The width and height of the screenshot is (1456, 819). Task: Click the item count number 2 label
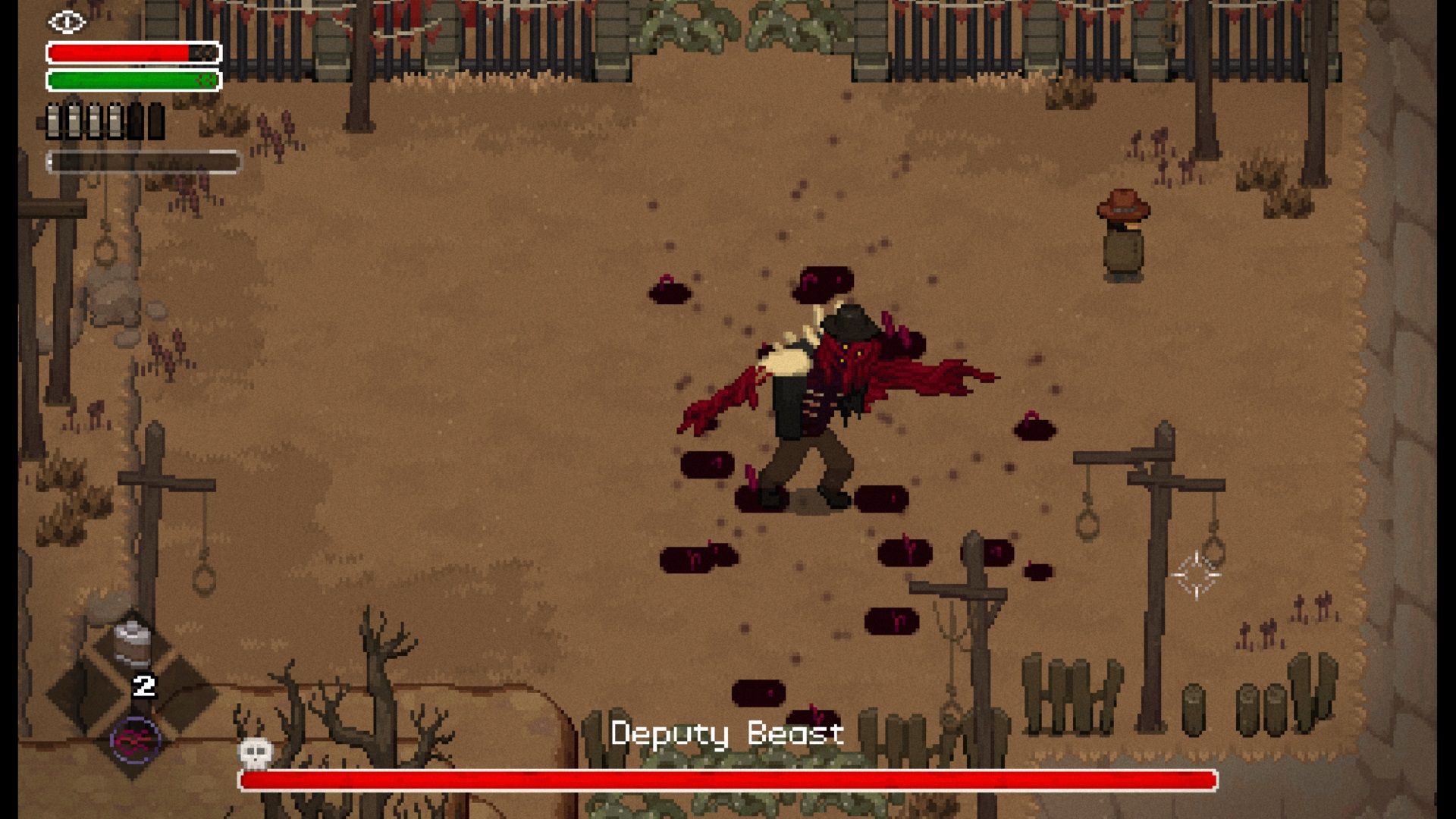(x=143, y=685)
